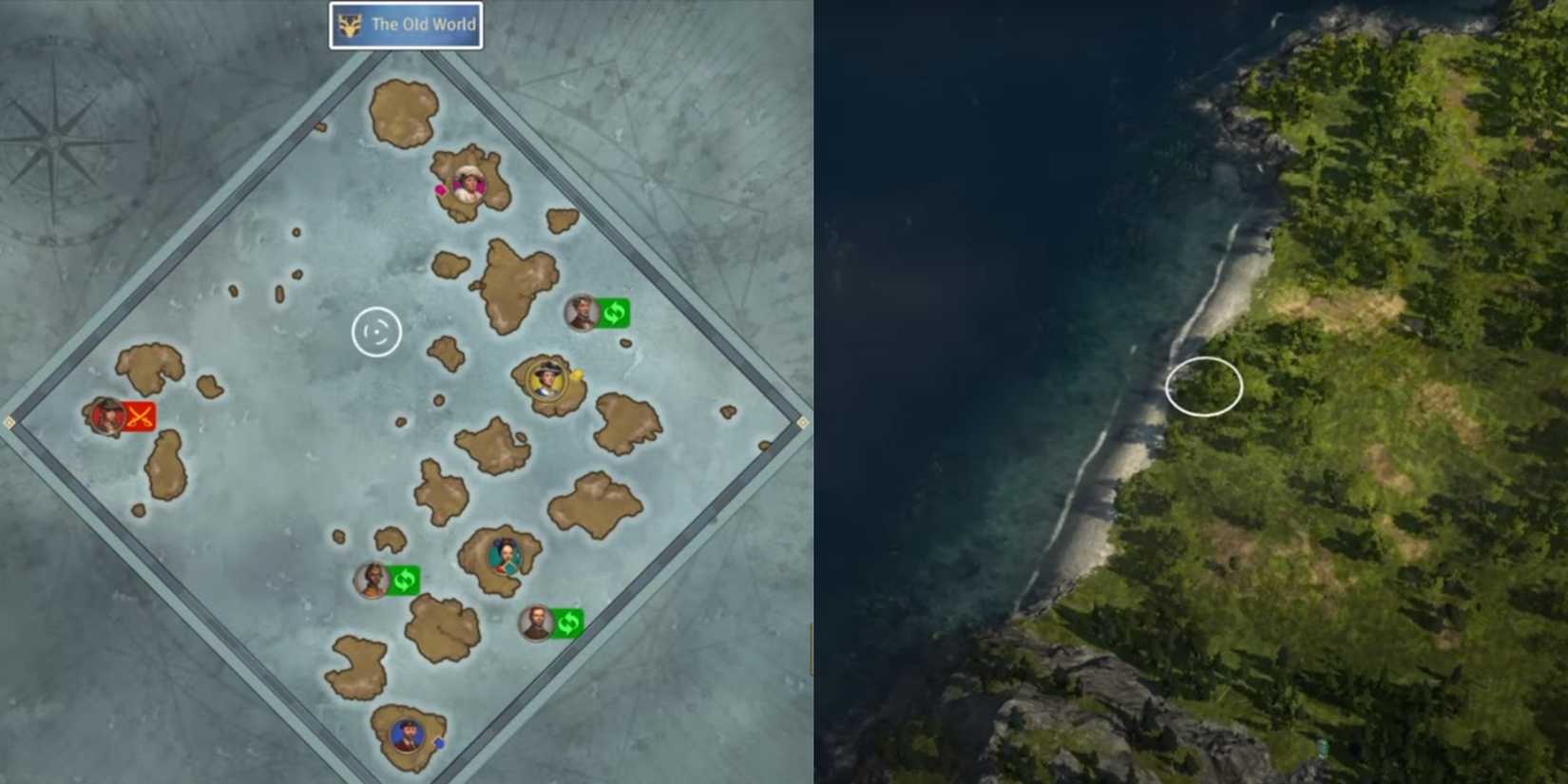The height and width of the screenshot is (784, 1568).
Task: Click the small teal ship icon in the game view
Action: 1323,746
